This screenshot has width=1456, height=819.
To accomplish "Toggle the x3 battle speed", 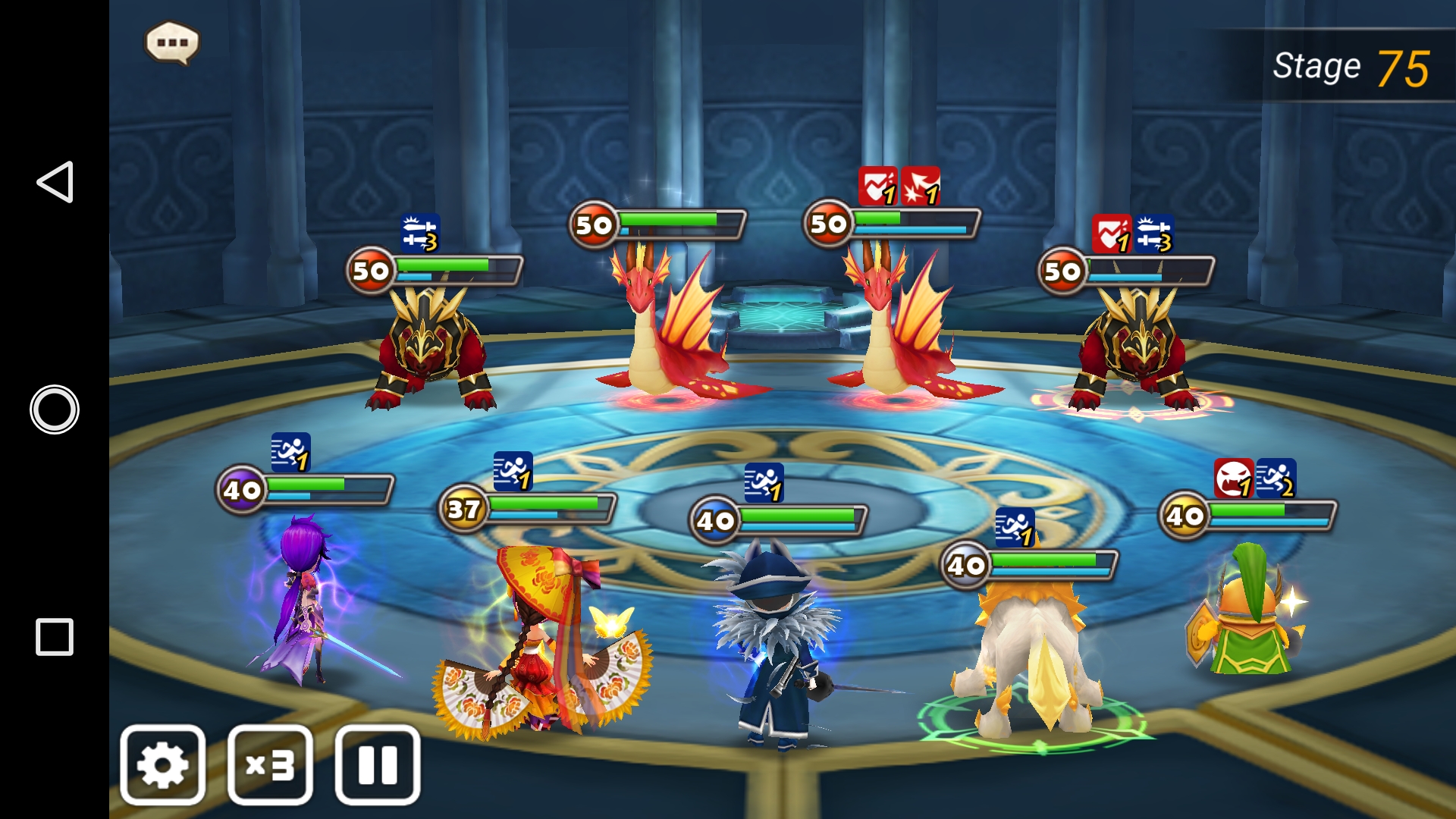I will pyautogui.click(x=271, y=764).
